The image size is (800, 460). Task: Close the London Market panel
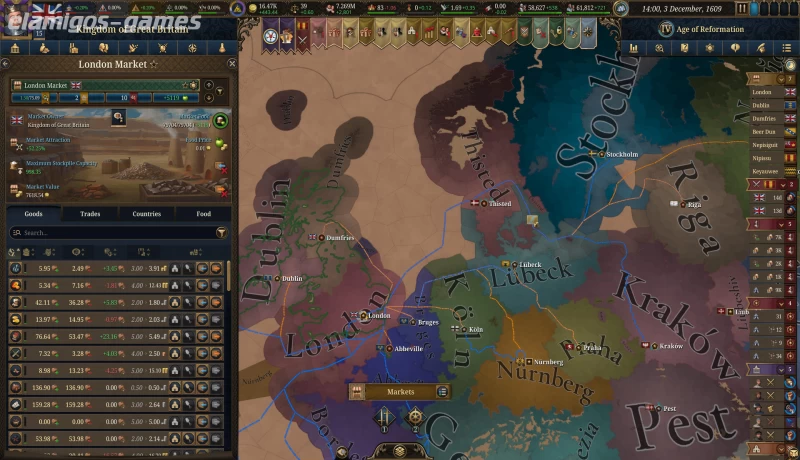point(231,63)
